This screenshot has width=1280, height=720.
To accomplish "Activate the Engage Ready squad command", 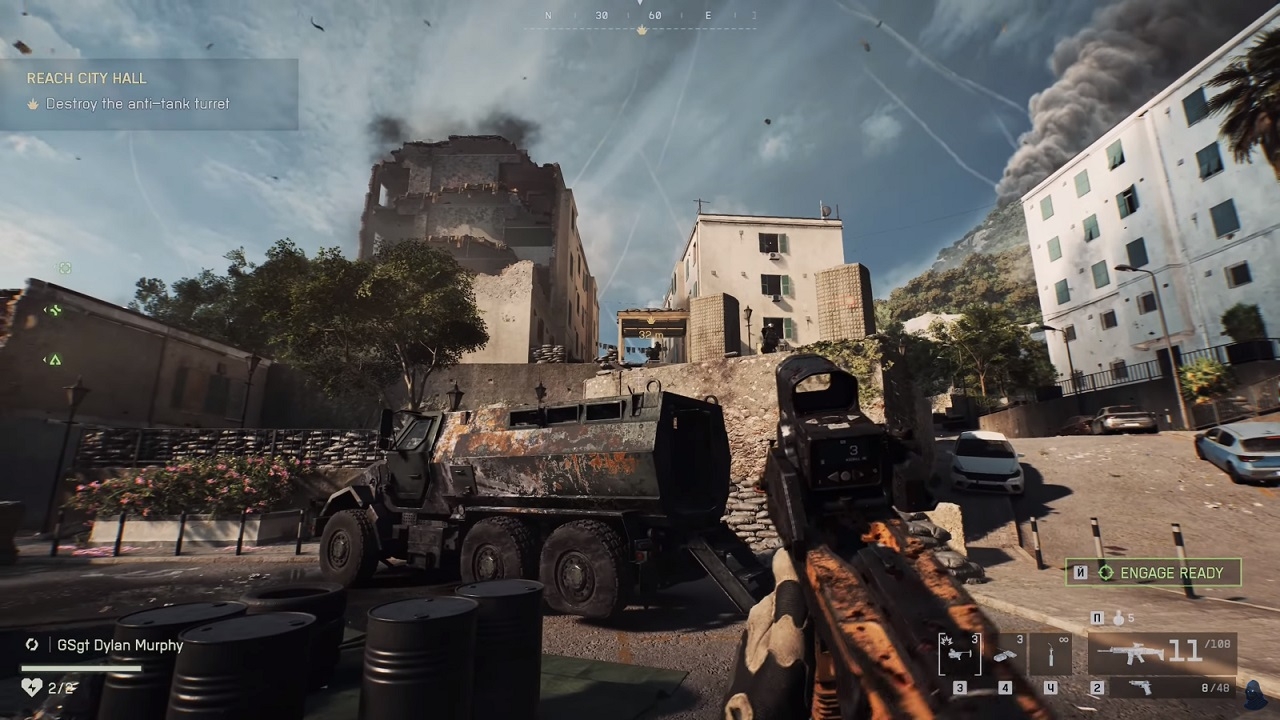I will 1153,573.
